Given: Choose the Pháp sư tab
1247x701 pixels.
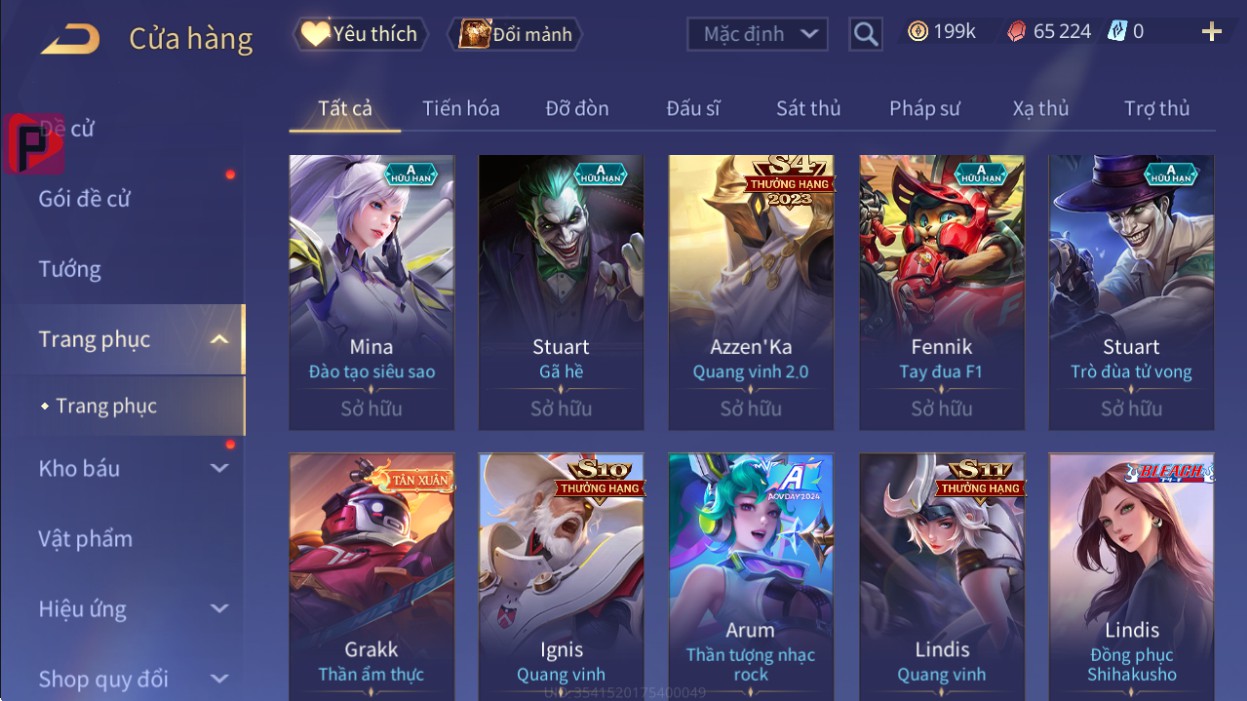Looking at the screenshot, I should point(924,108).
